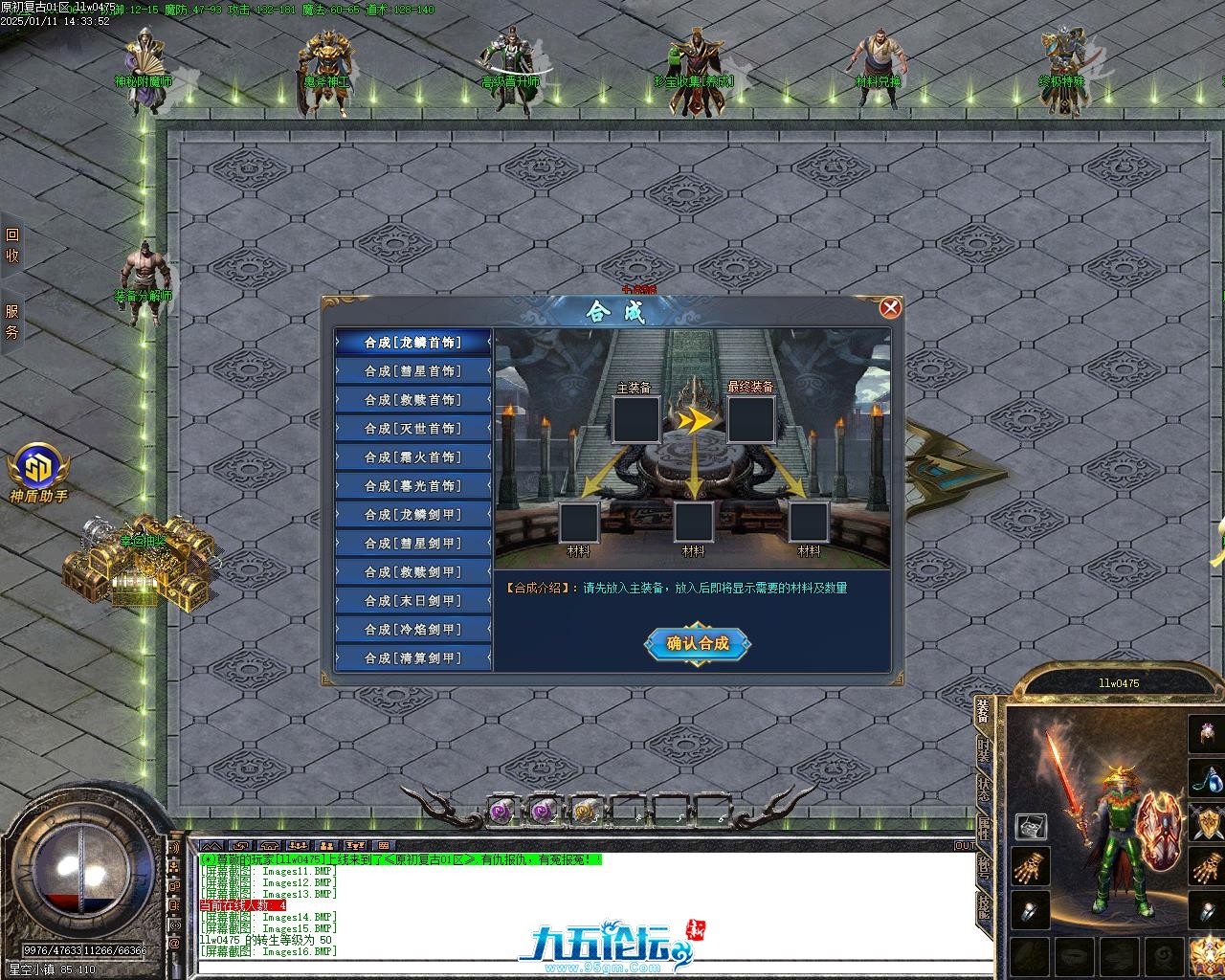Image resolution: width=1225 pixels, height=980 pixels.
Task: Open the 回收 recycle side tab
Action: (12, 245)
